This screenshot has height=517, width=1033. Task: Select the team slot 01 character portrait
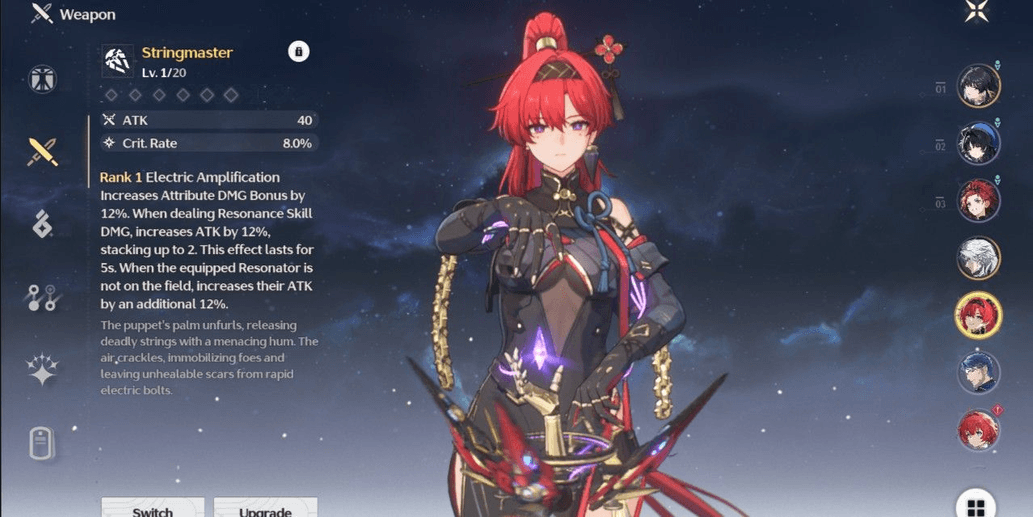click(979, 87)
